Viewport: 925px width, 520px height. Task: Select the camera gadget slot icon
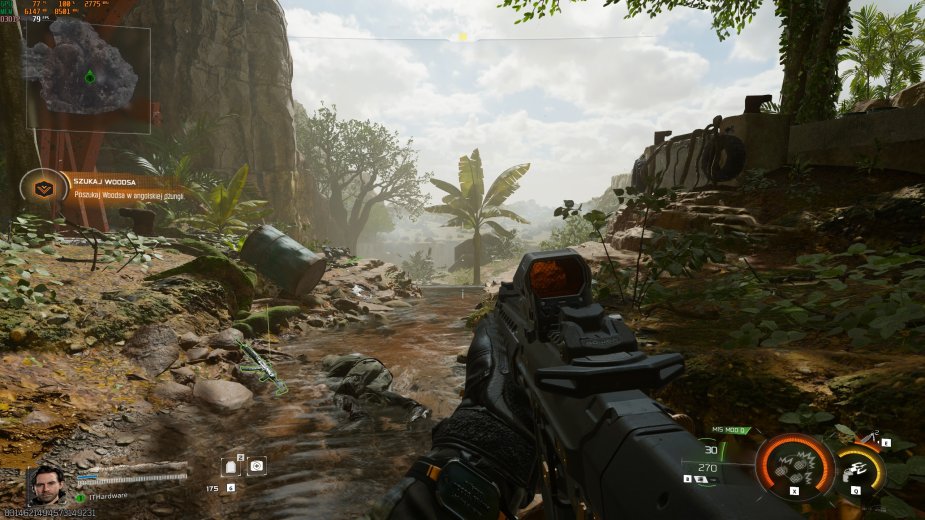coord(257,465)
